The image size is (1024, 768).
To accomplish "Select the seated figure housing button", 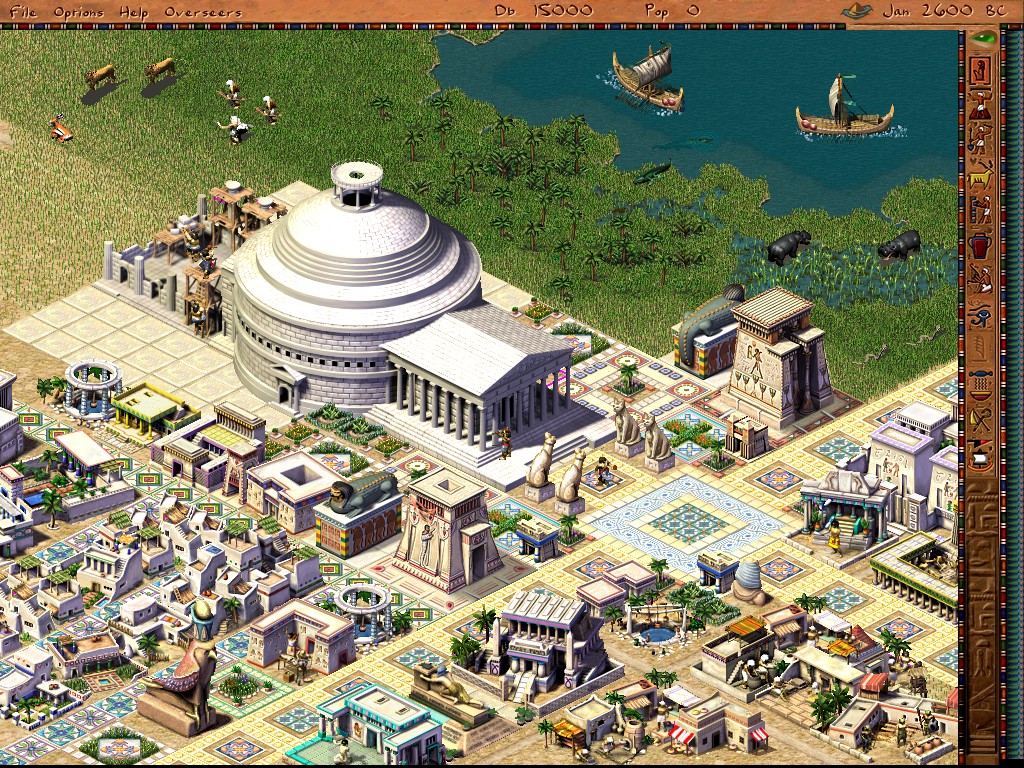I will pos(982,71).
